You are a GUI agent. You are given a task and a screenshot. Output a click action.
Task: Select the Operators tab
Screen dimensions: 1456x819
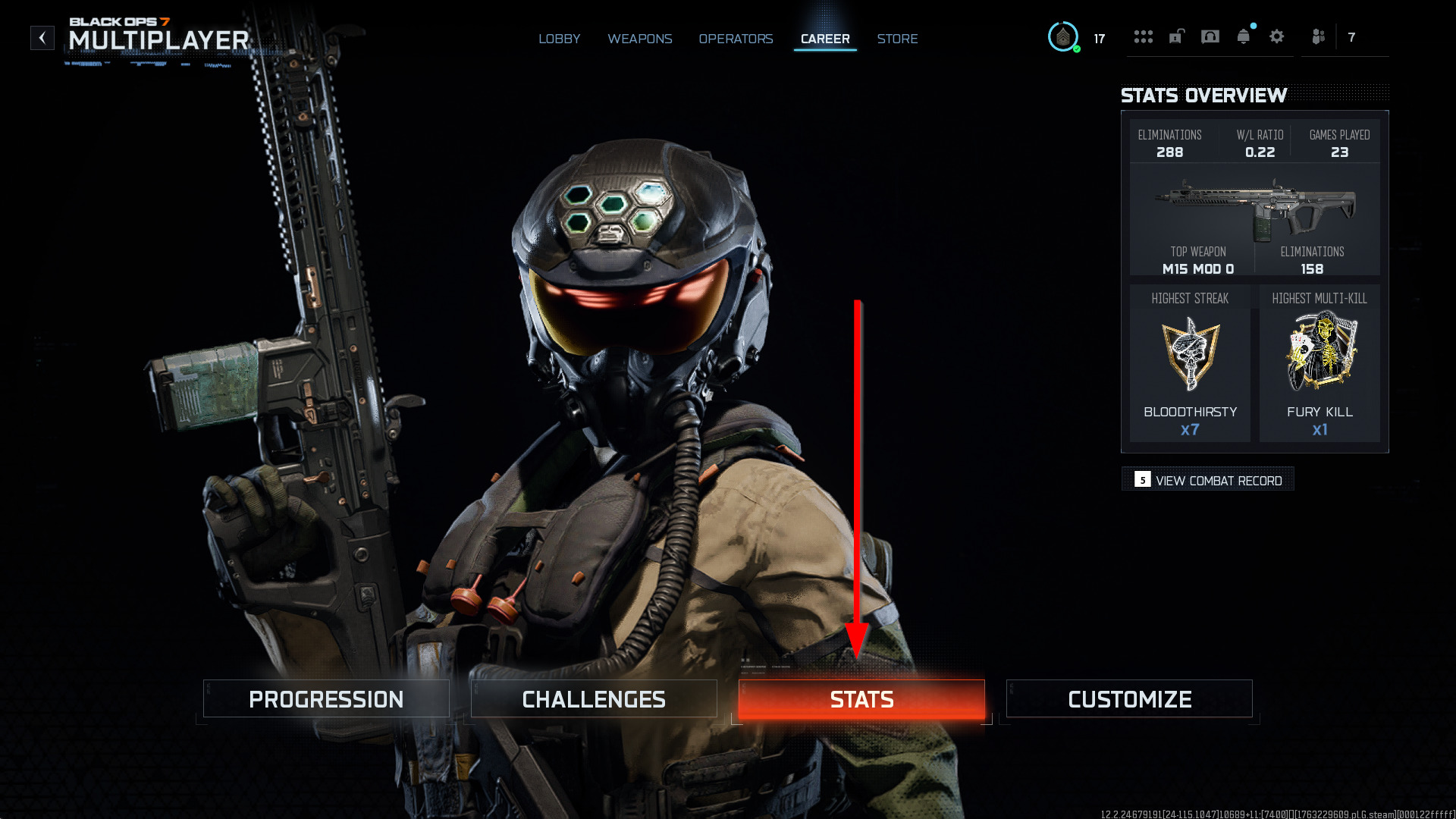(736, 39)
